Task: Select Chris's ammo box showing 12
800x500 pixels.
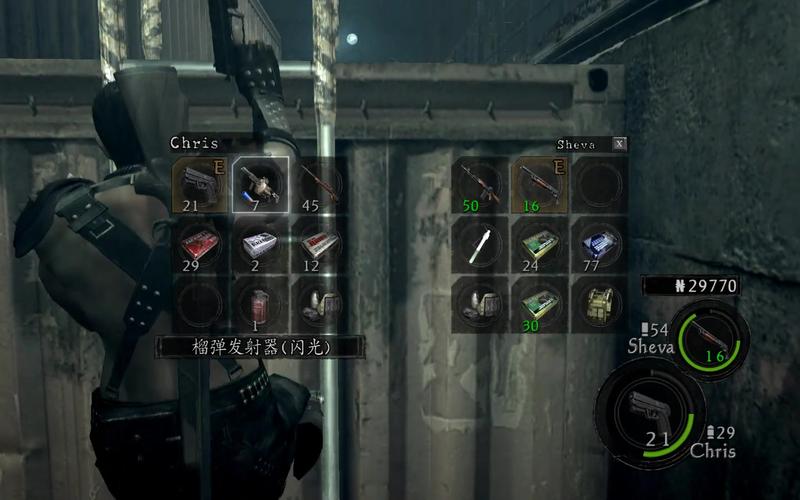Action: [x=320, y=245]
